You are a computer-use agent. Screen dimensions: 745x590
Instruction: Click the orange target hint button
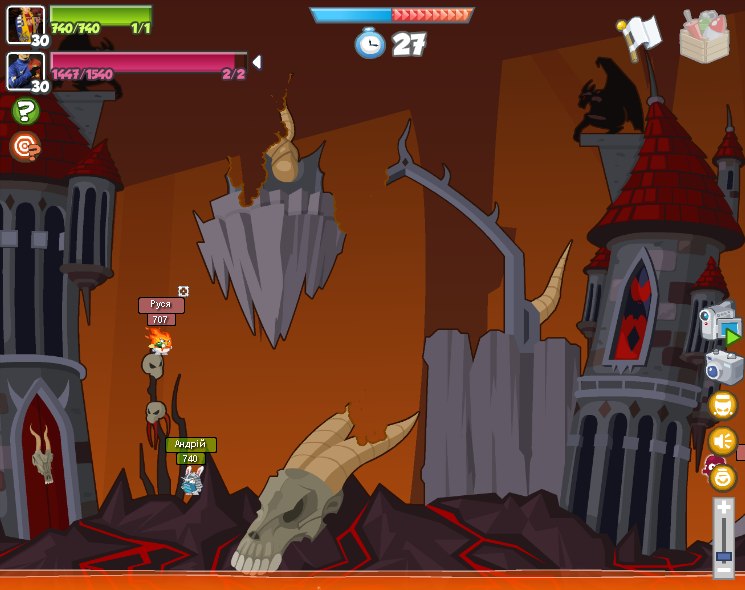click(25, 147)
